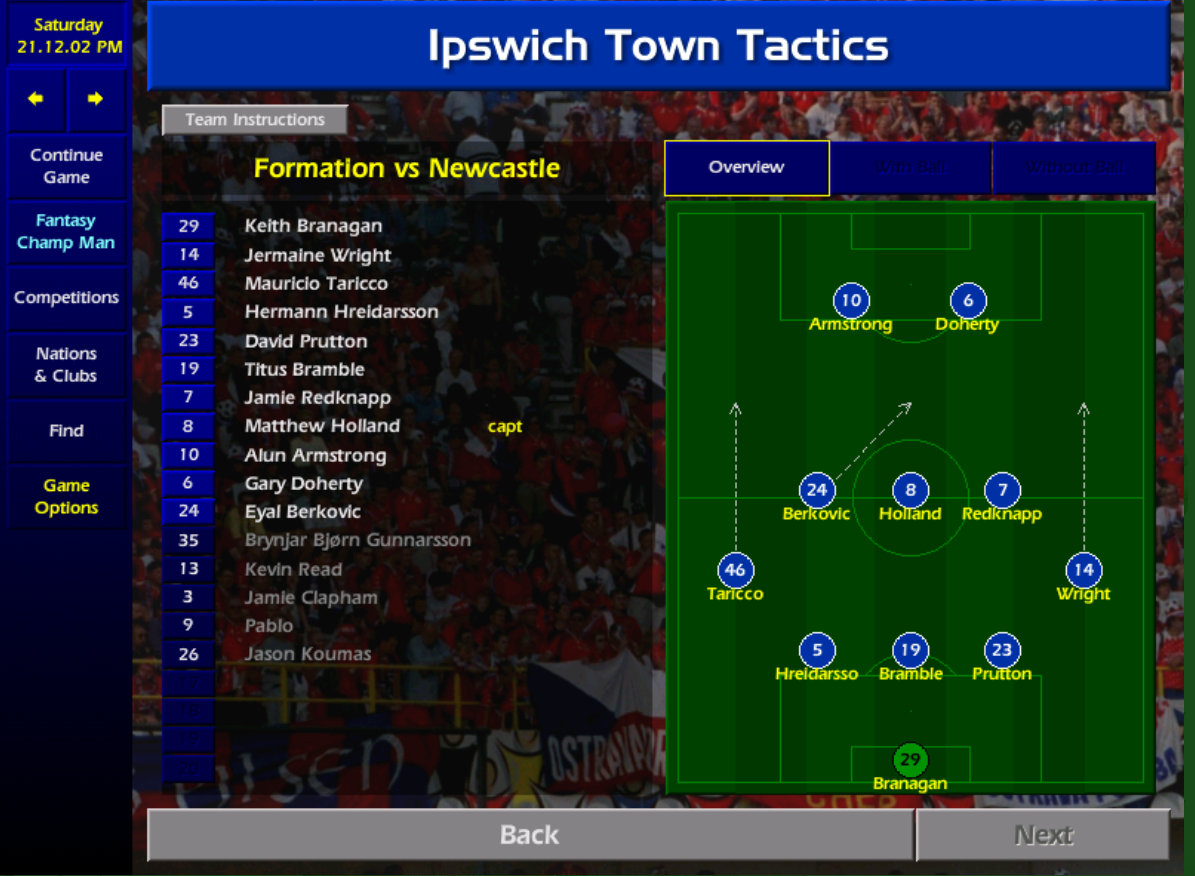Select Keith Branagan in the squad list
Viewport: 1195px width, 876px height.
(x=313, y=226)
